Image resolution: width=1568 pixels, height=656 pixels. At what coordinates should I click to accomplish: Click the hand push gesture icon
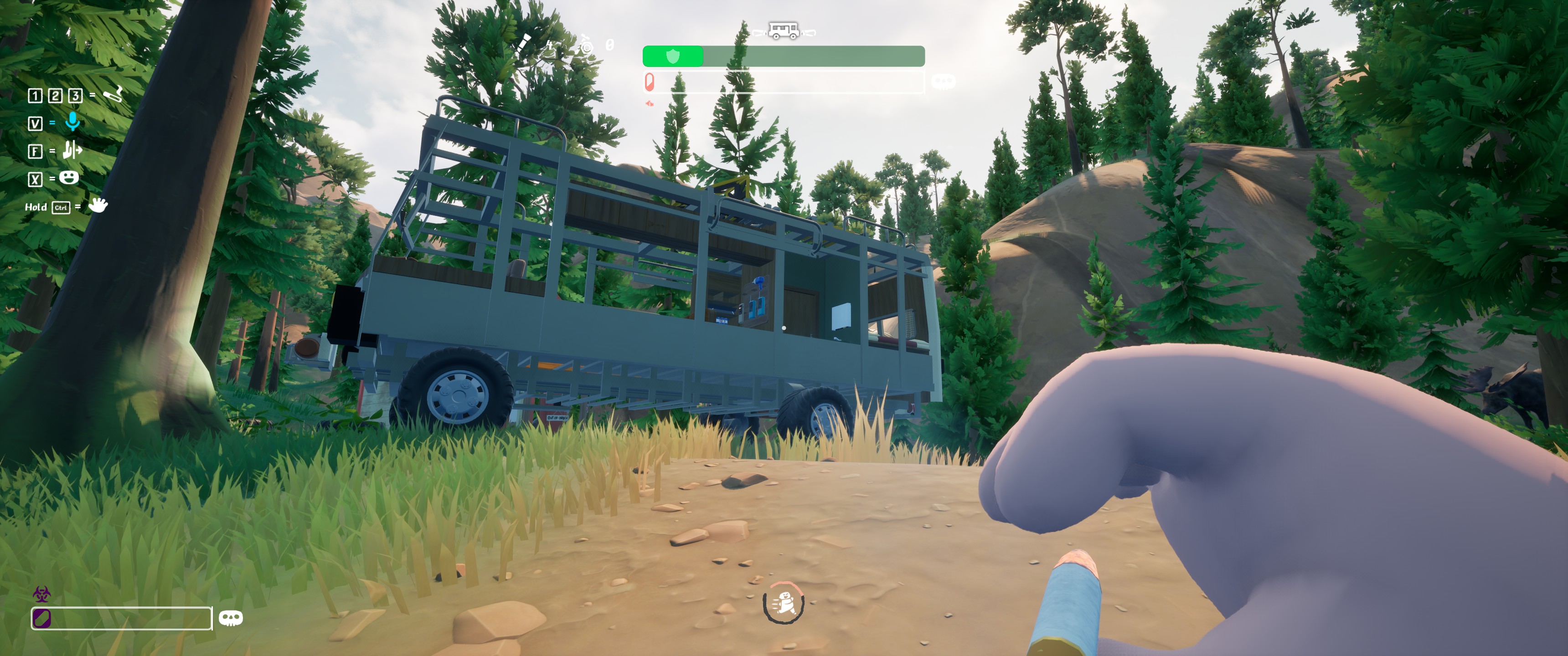[x=72, y=150]
